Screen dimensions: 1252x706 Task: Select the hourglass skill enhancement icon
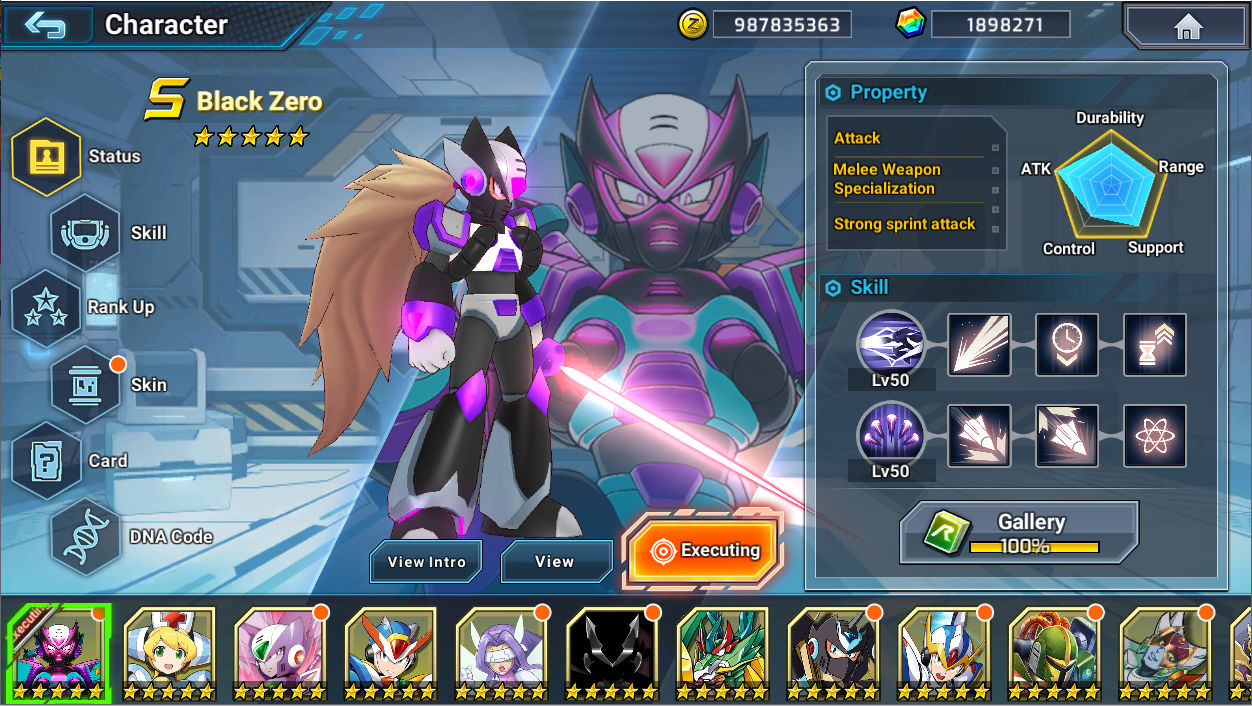point(1155,345)
